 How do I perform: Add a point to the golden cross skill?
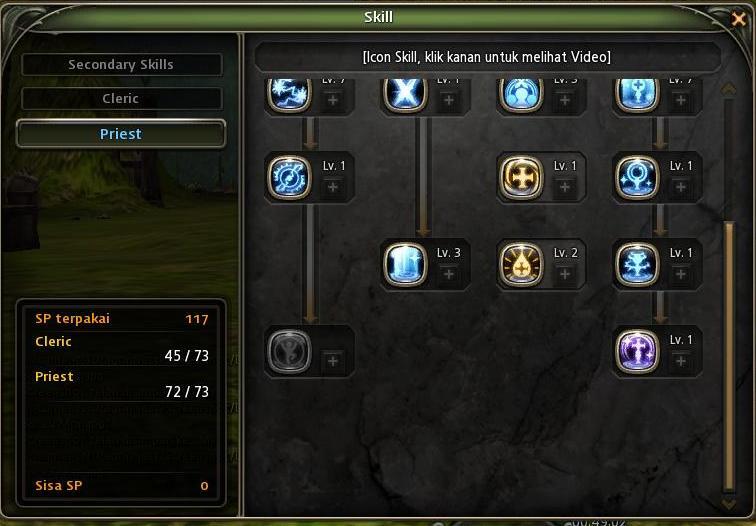click(x=564, y=187)
